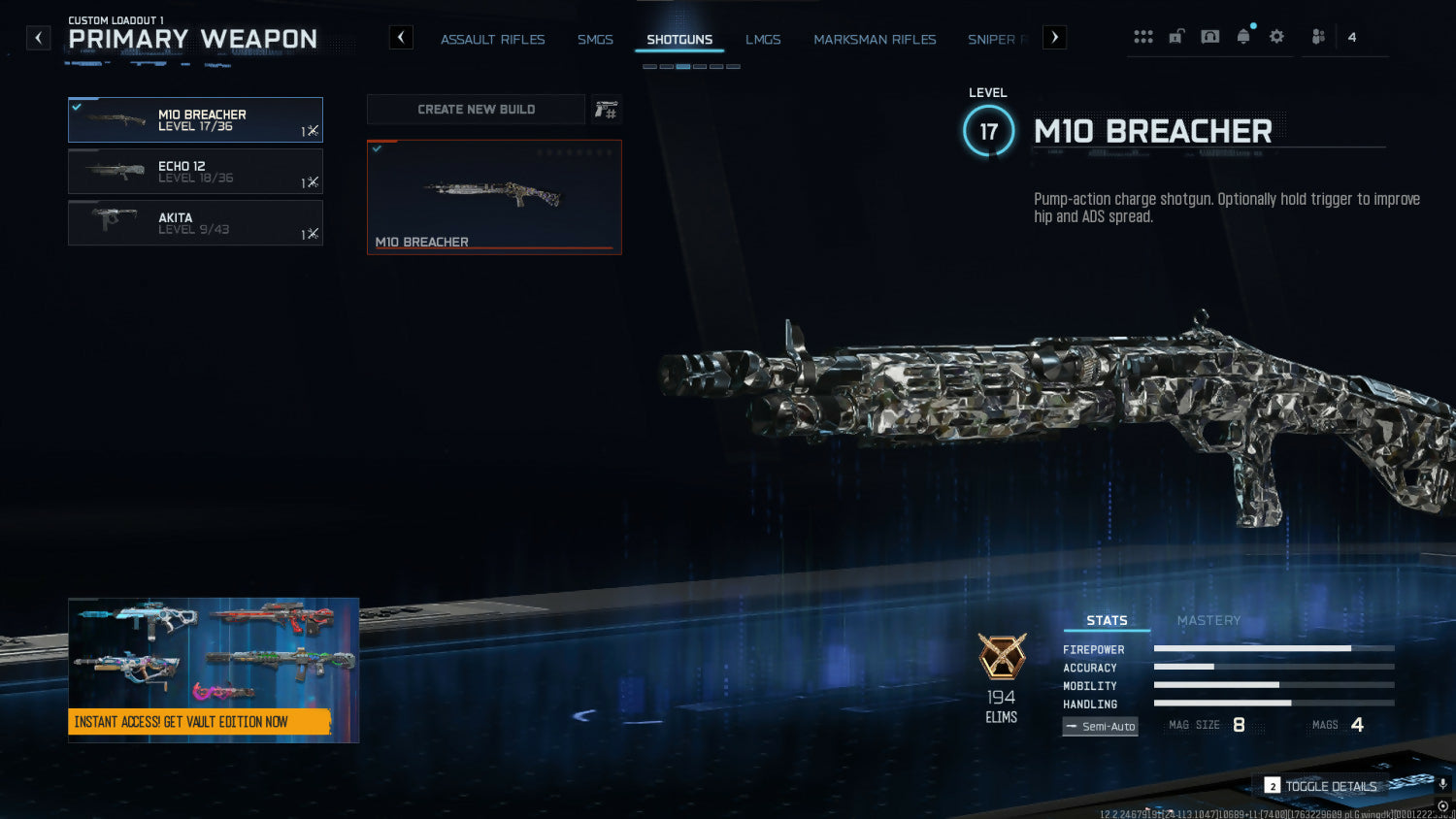Open the Vault Edition promo banner

click(214, 670)
